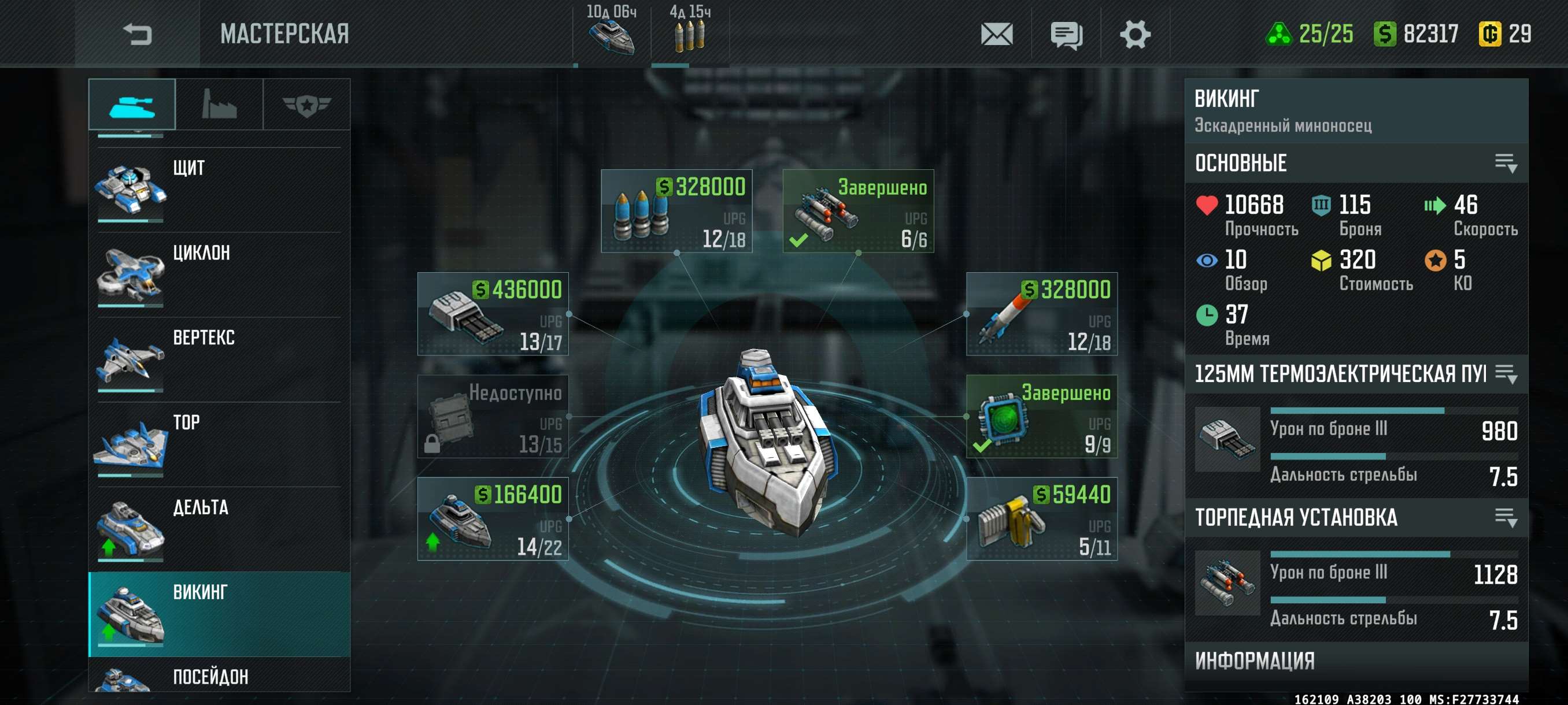The height and width of the screenshot is (705, 1568).
Task: Click the locked Недоступно upgrade tile
Action: pos(493,417)
